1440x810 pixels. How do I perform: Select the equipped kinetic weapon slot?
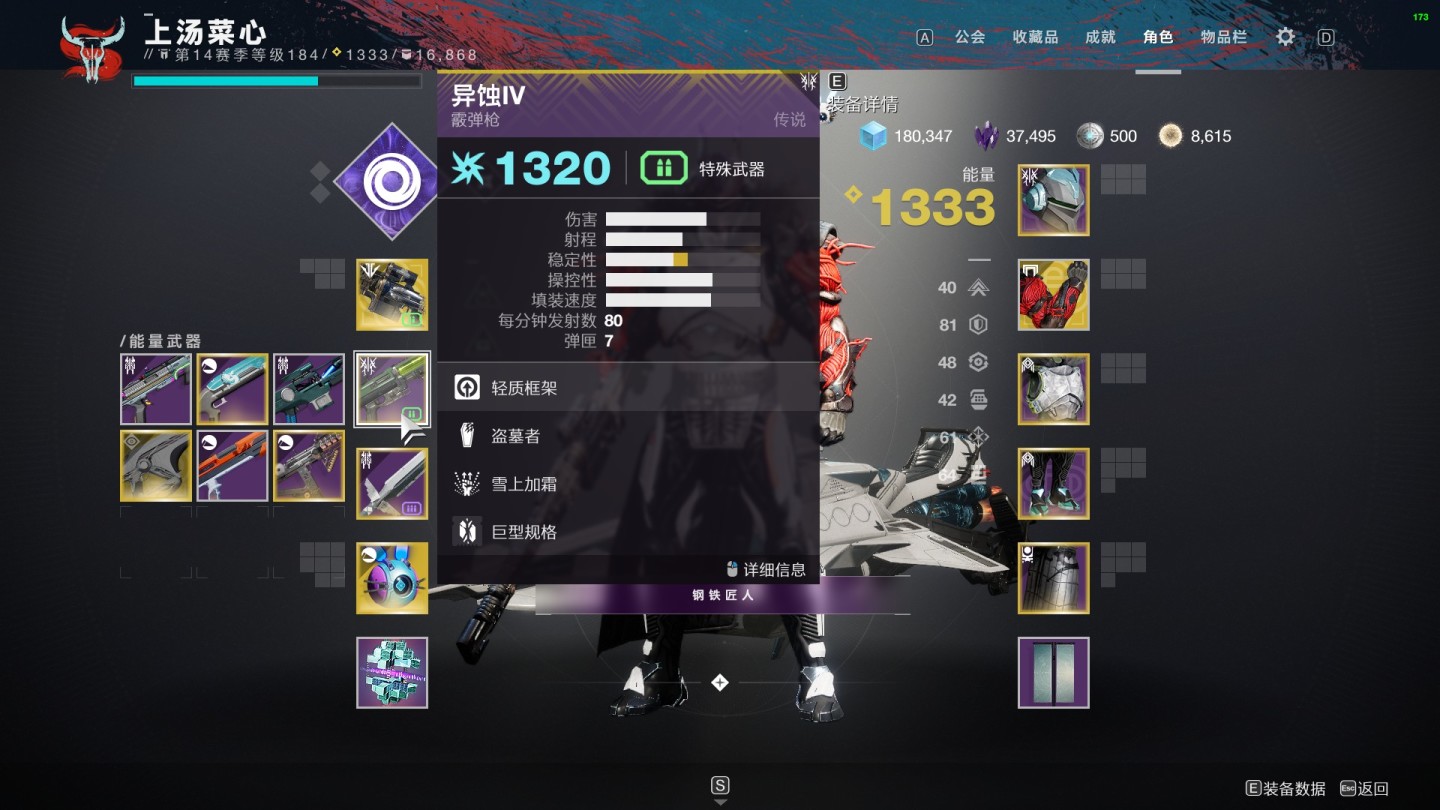[x=392, y=295]
